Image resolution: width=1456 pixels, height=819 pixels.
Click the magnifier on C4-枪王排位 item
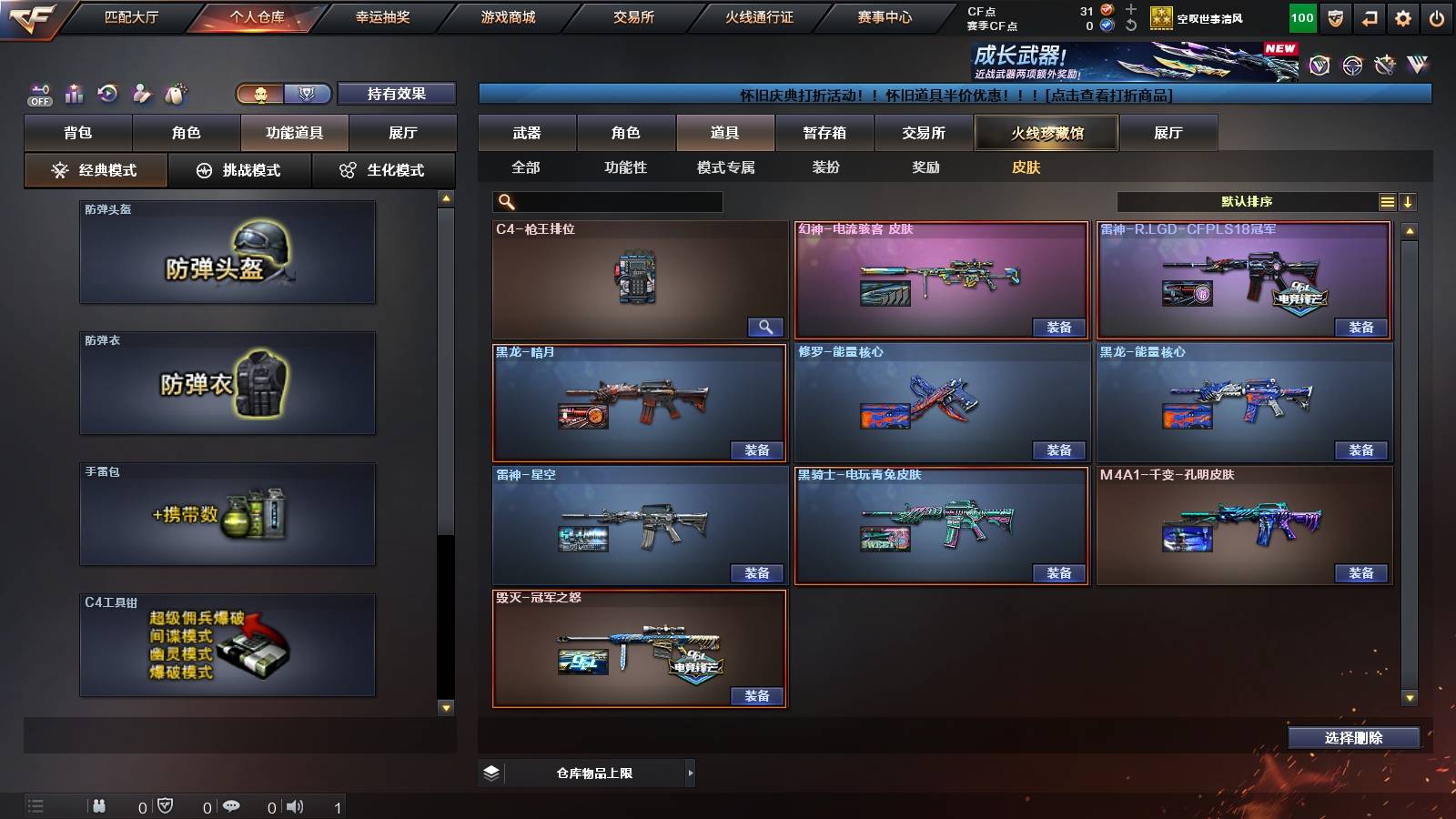pyautogui.click(x=764, y=326)
